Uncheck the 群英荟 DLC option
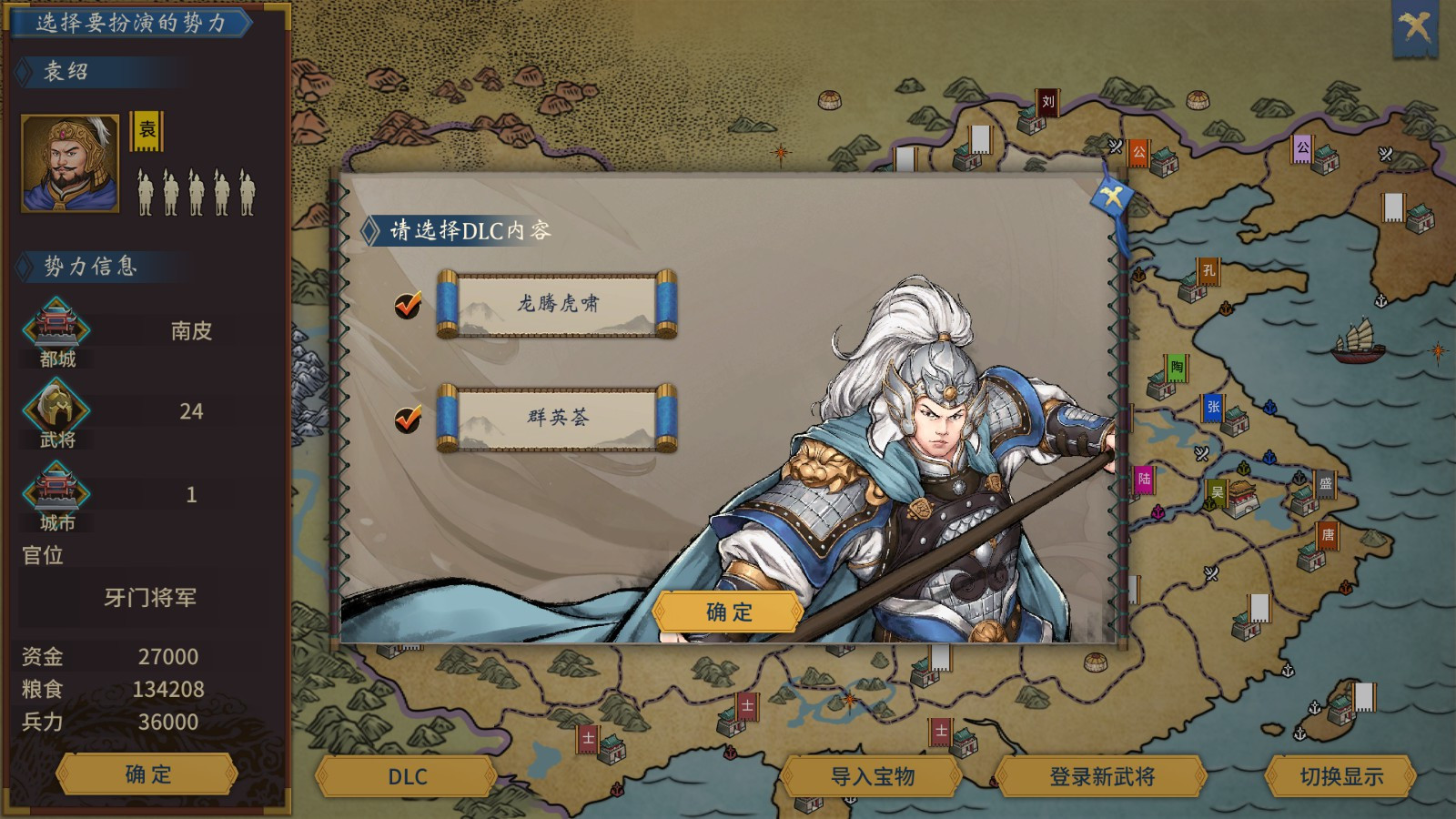 (x=409, y=419)
